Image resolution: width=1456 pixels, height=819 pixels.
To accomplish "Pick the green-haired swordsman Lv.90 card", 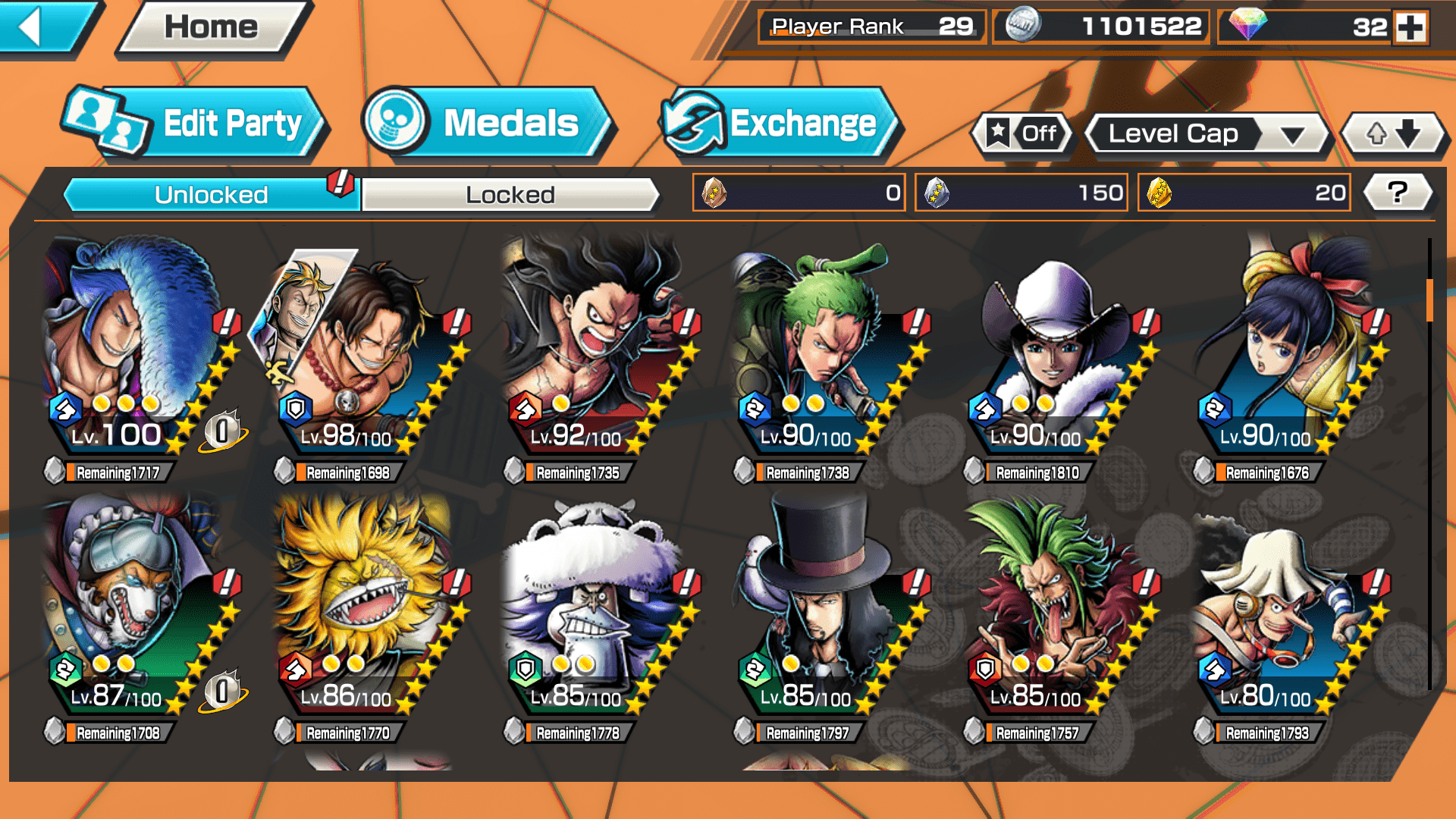I will tap(825, 349).
